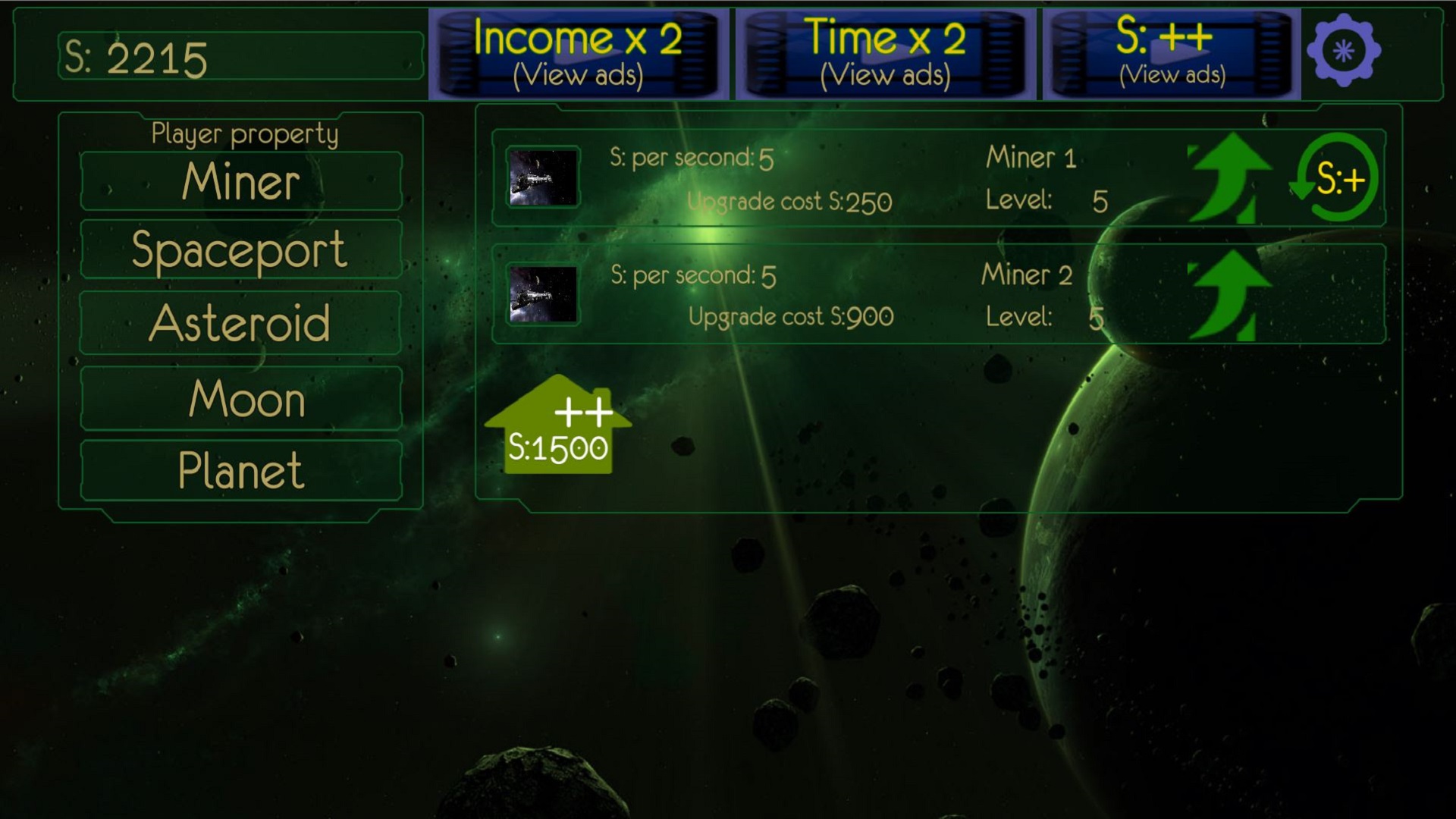Switch to the Miner tab
The width and height of the screenshot is (1456, 819).
tap(240, 180)
